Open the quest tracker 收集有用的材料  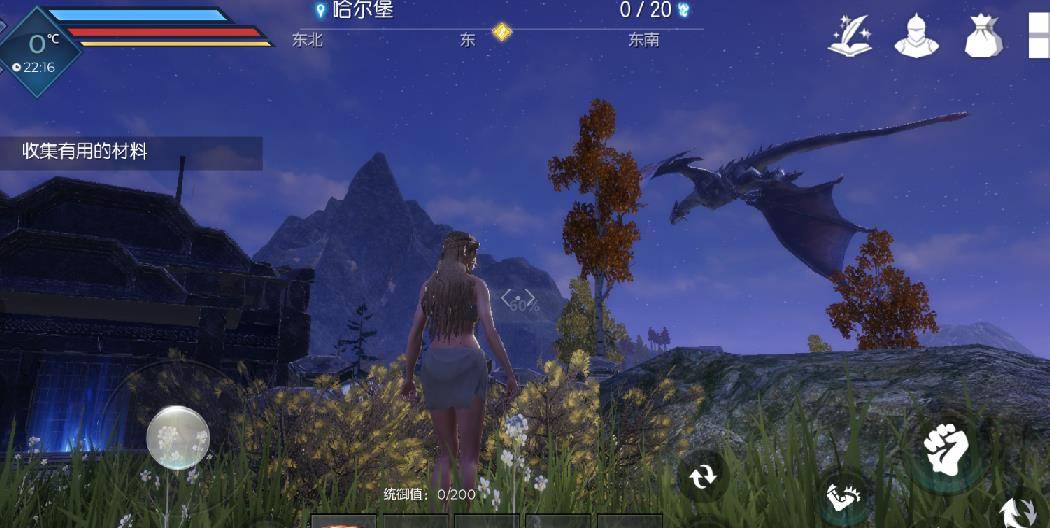coord(130,152)
